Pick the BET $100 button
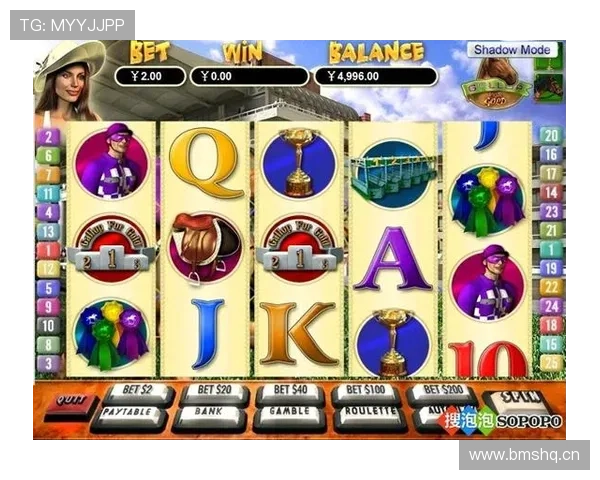 click(x=367, y=391)
